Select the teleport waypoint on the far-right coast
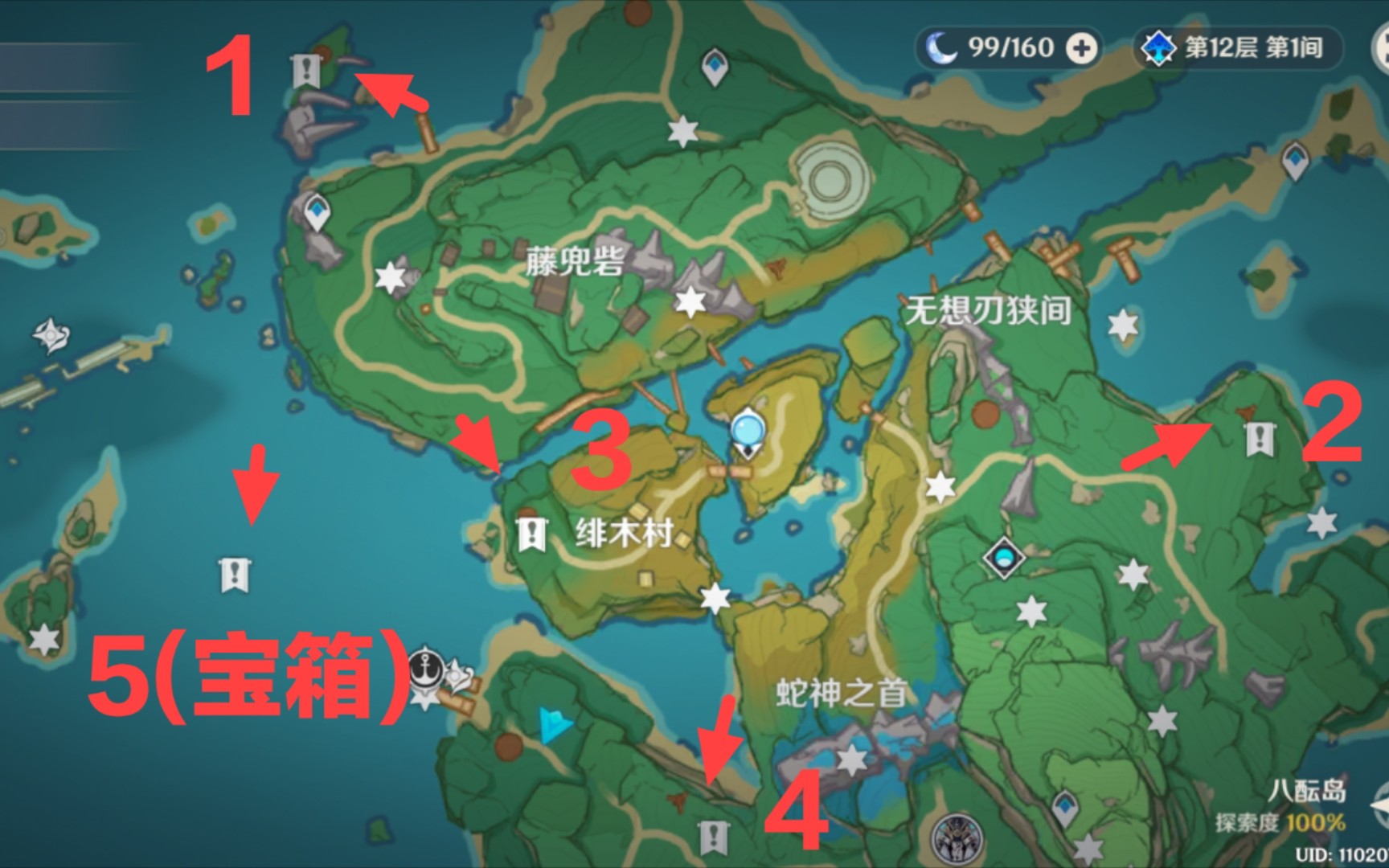Screen dimensions: 1389x868 tap(1297, 161)
